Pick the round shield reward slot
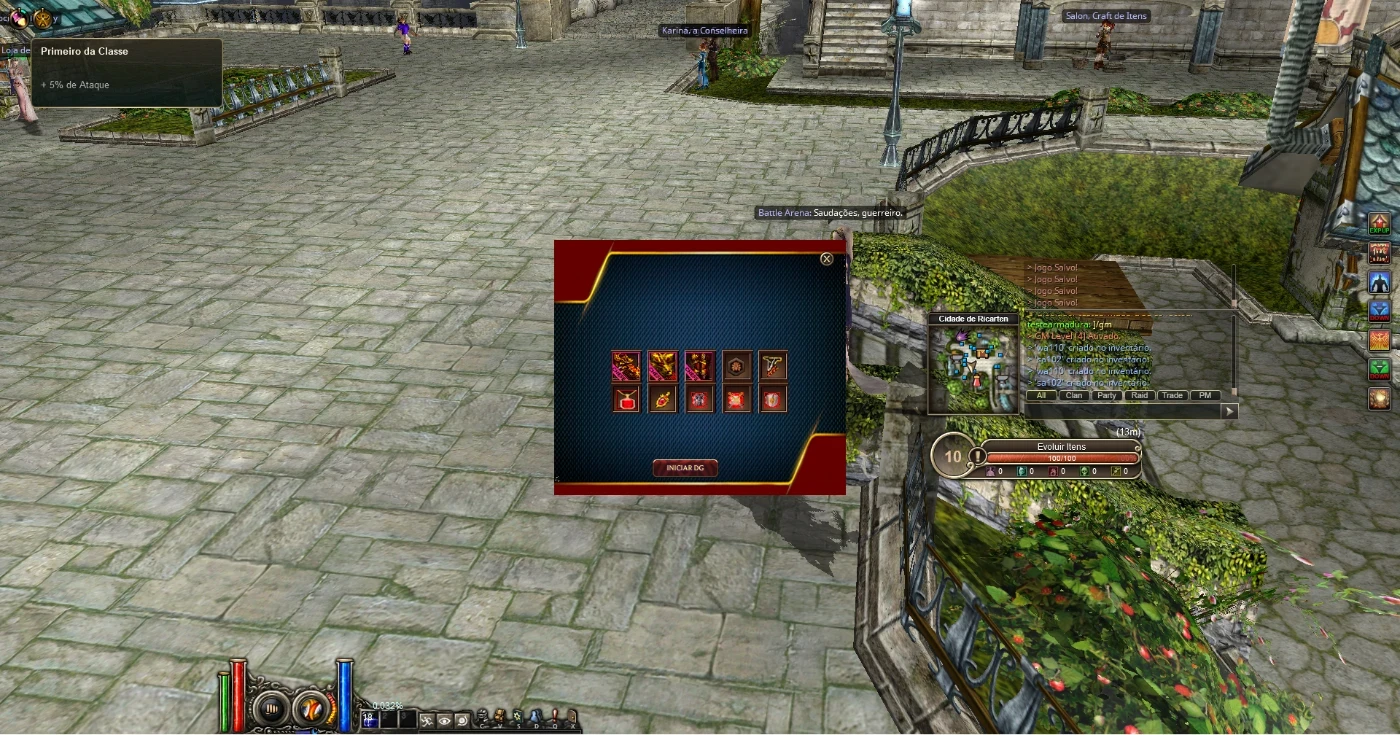Screen dimensions: 1400x735 point(773,400)
